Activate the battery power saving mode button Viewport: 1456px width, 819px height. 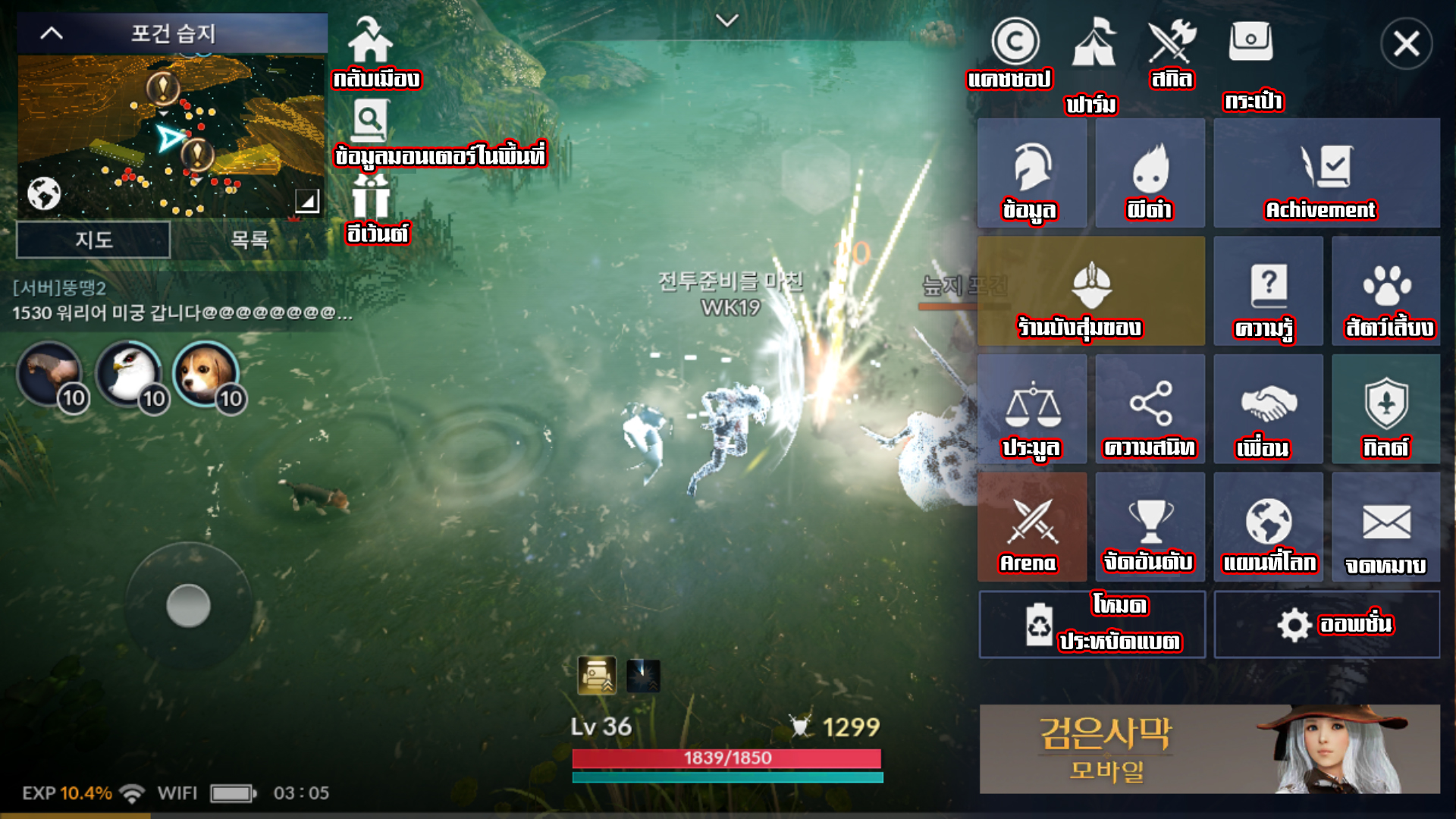(1092, 625)
